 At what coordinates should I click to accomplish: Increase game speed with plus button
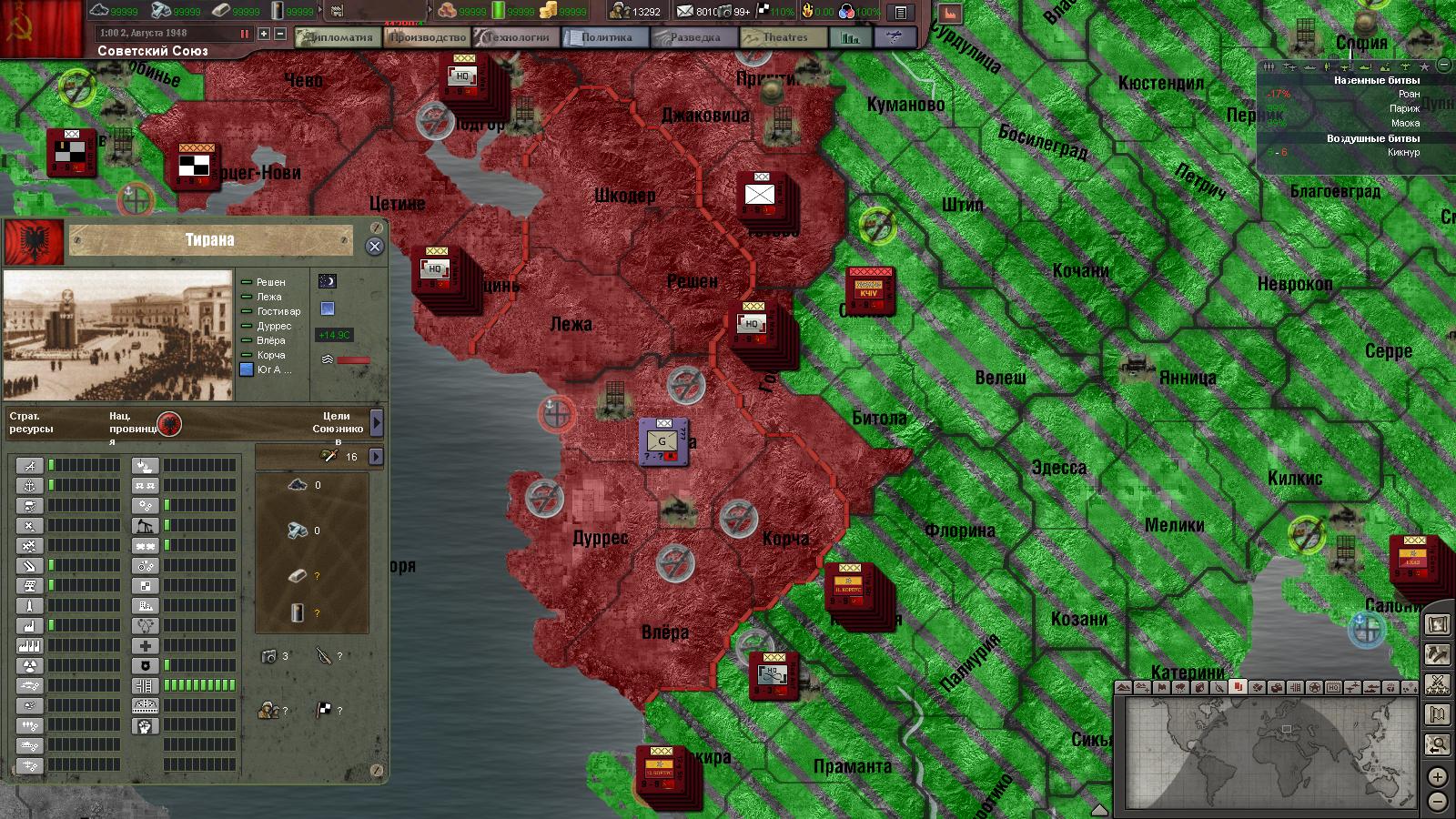[264, 34]
